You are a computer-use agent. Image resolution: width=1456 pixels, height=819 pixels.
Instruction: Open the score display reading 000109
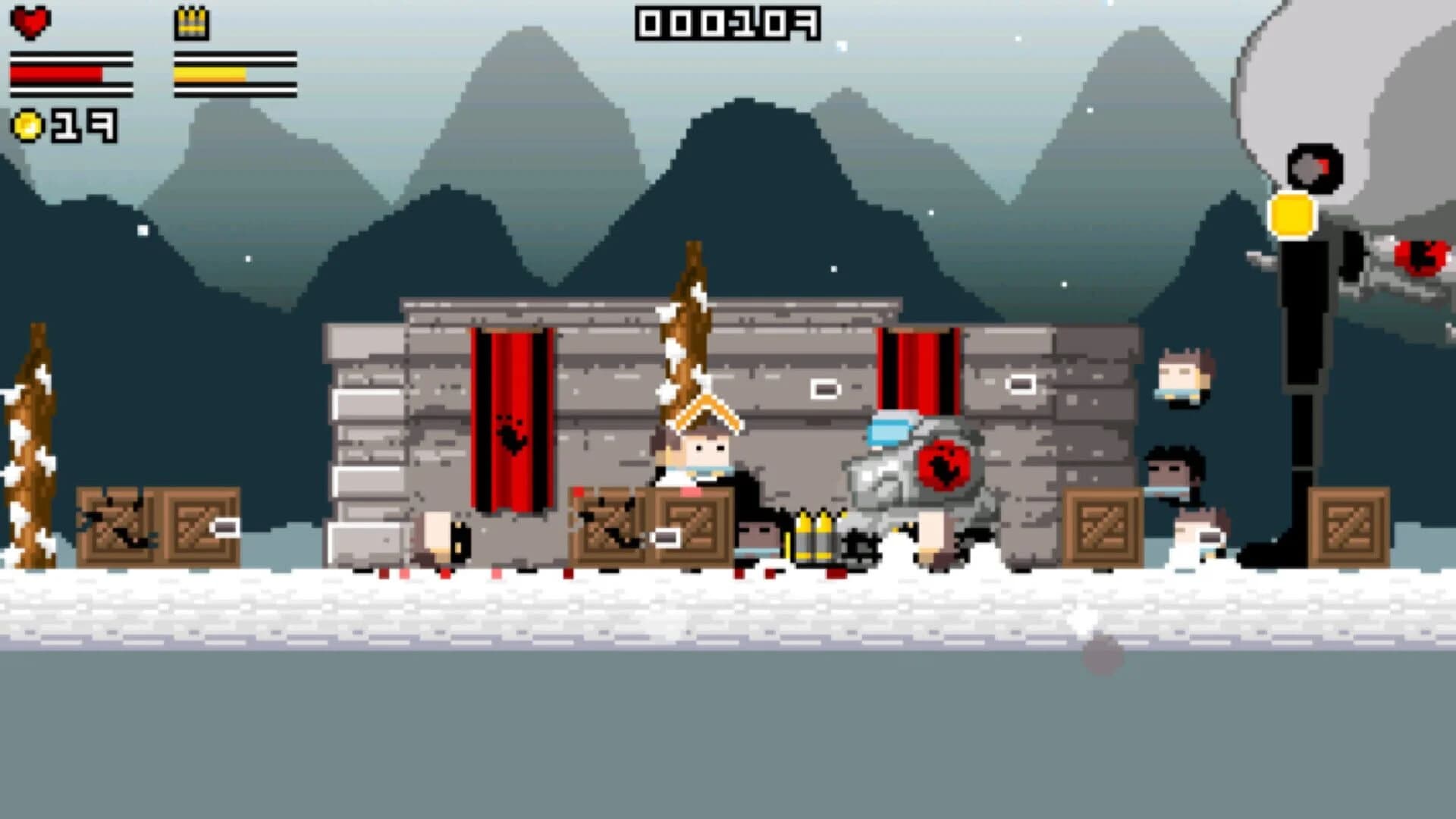[728, 23]
